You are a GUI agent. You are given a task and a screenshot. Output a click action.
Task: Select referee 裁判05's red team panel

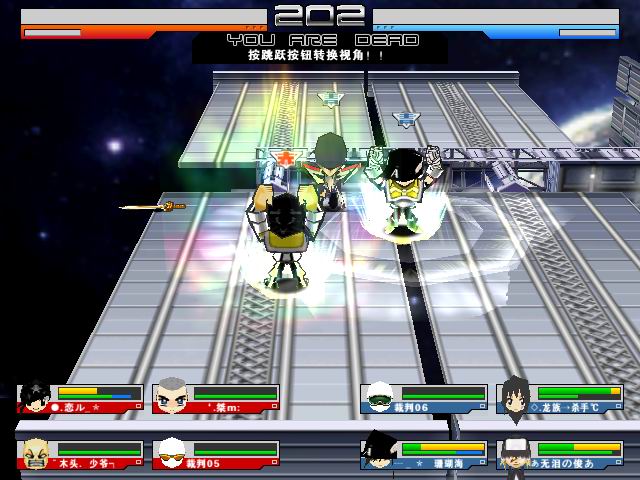216,453
